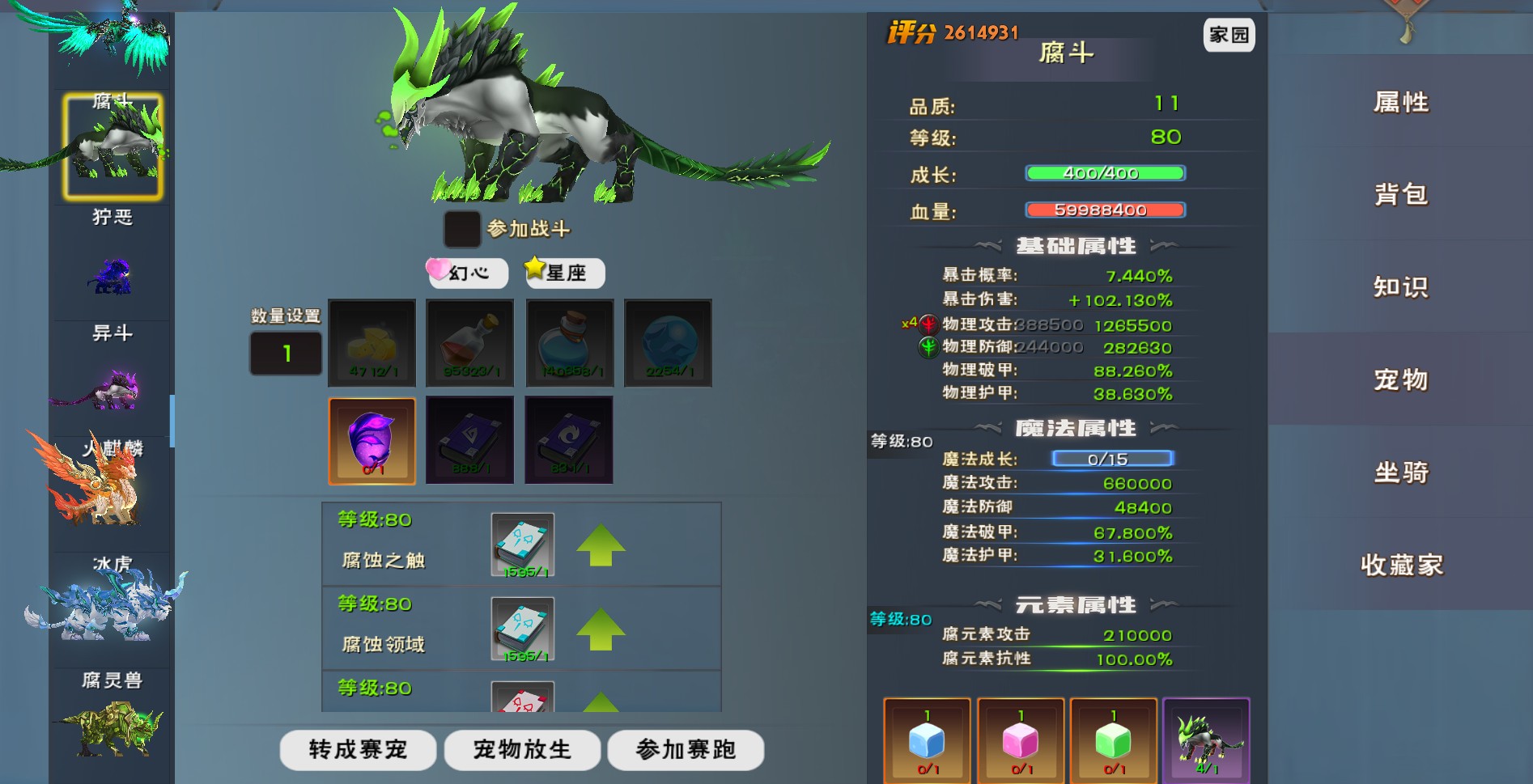Open the 背包 backpack menu
The width and height of the screenshot is (1533, 784).
[x=1401, y=195]
